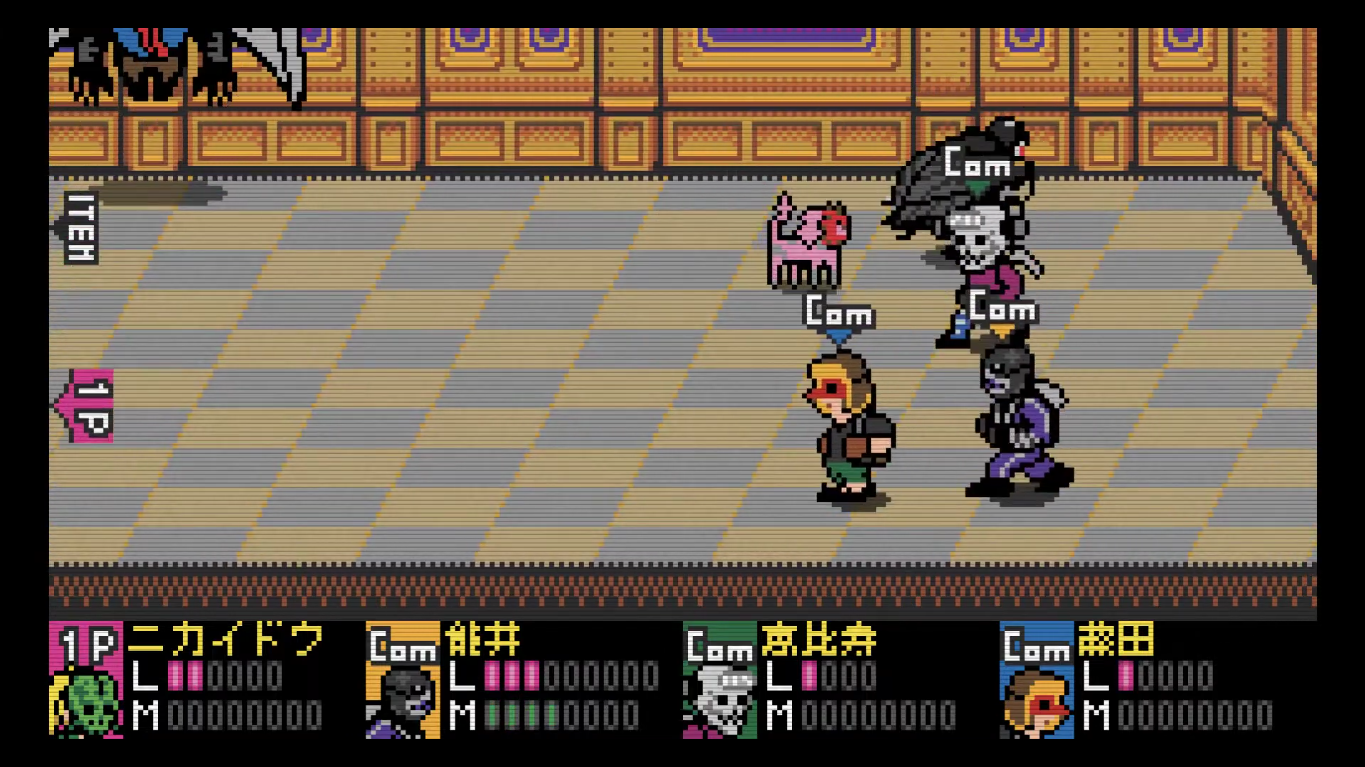Choose the 恵比寿 skull portrait

pyautogui.click(x=720, y=702)
